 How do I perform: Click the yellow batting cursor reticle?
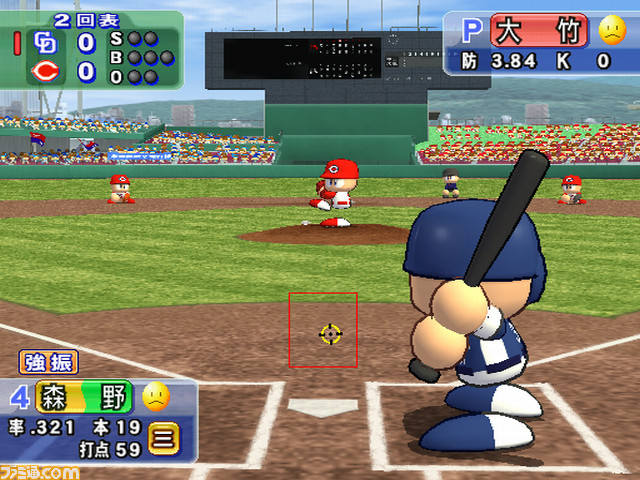[x=329, y=333]
